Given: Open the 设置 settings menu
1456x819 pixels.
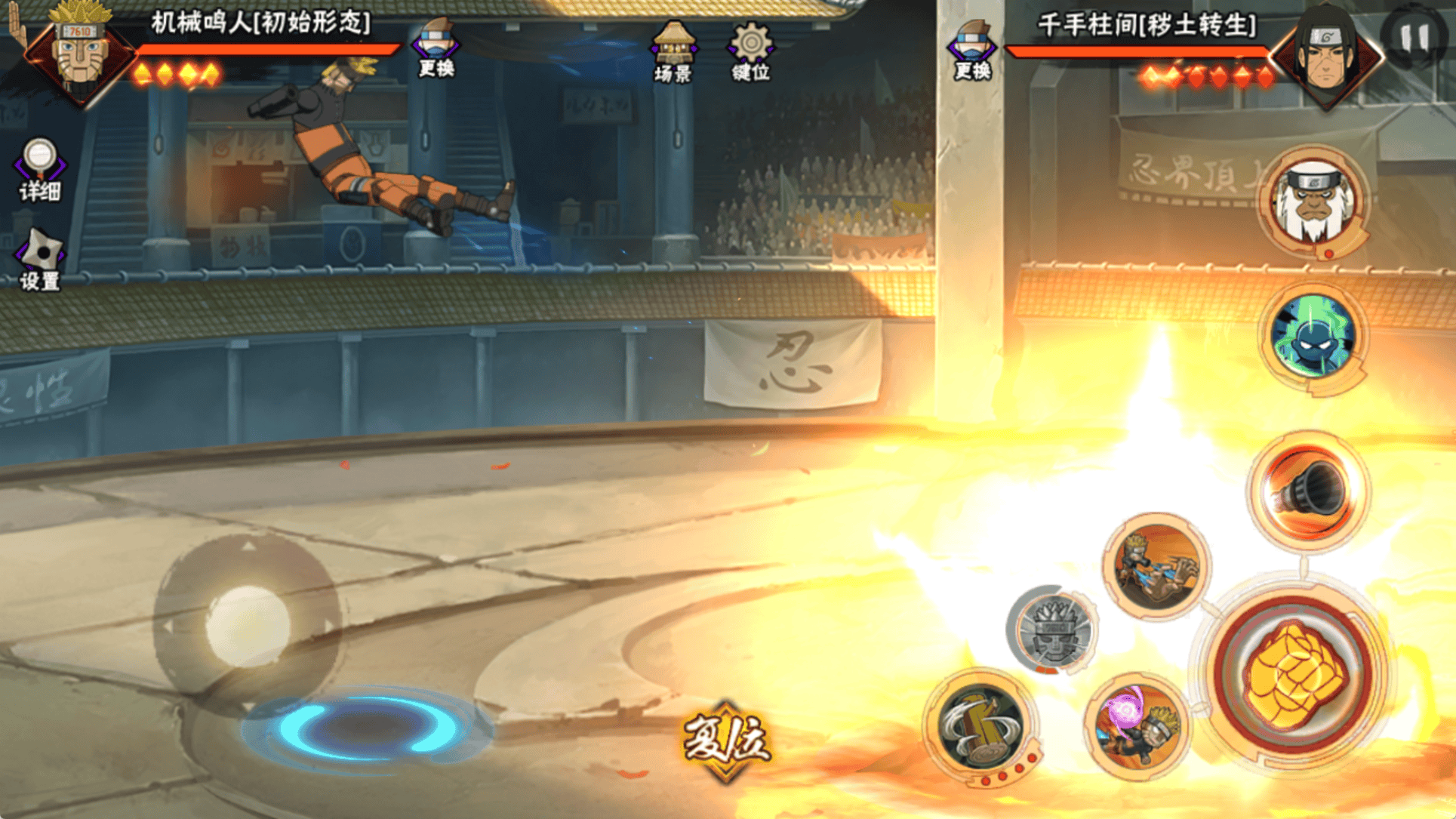Looking at the screenshot, I should 39,260.
